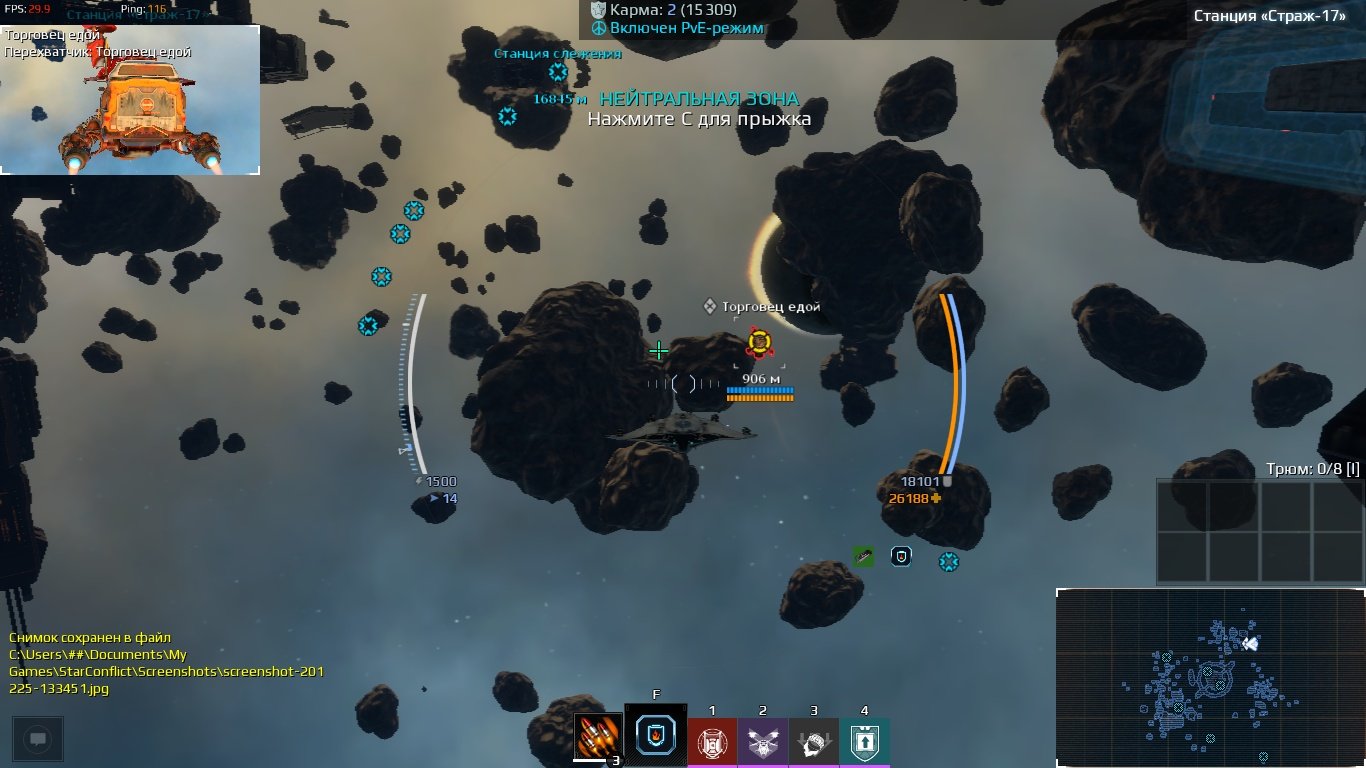Activate the teal shield module in slot 4
The image size is (1366, 768).
click(864, 742)
